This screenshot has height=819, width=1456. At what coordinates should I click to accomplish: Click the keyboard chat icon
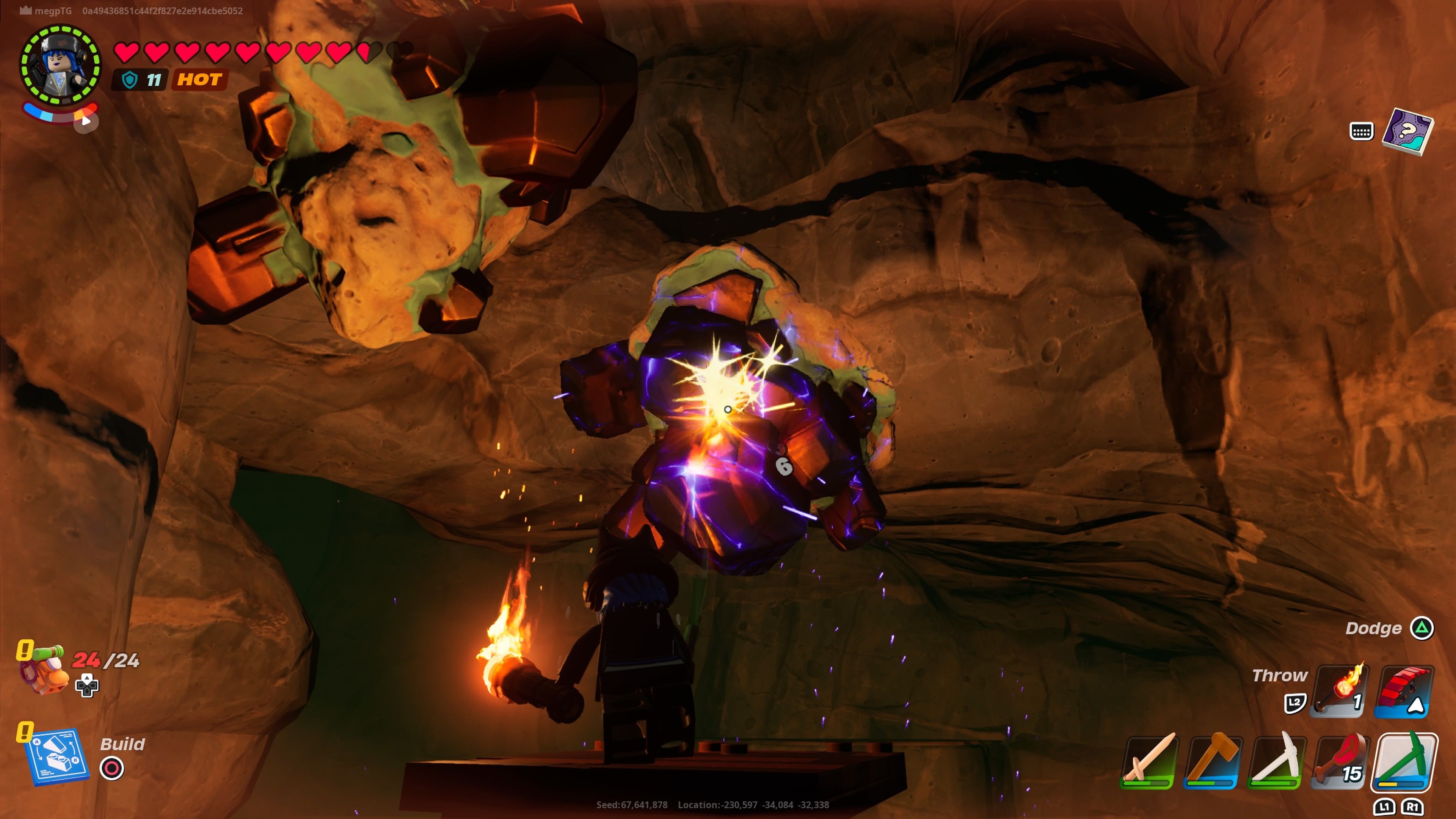[1361, 131]
